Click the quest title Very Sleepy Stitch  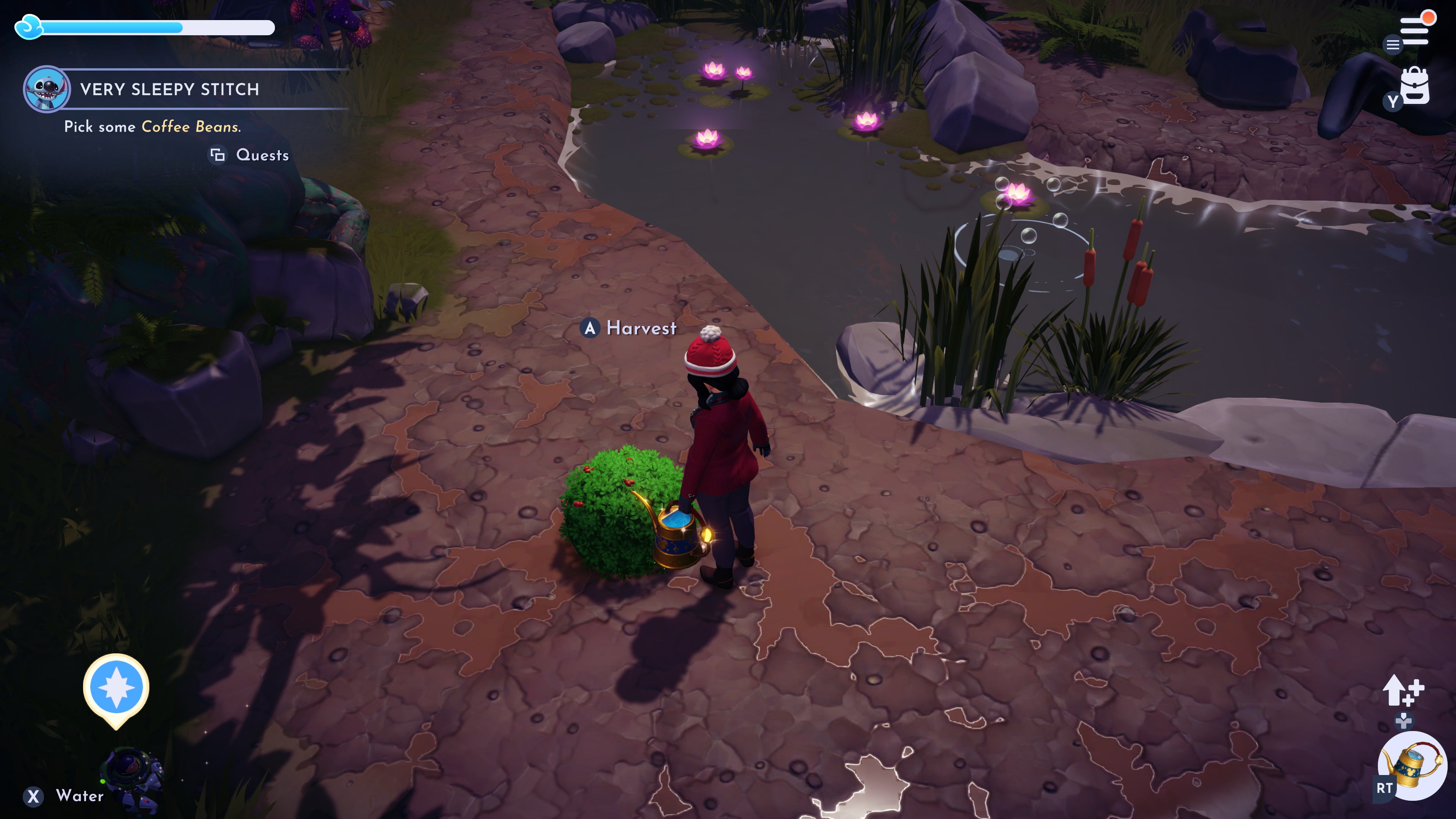tap(169, 89)
